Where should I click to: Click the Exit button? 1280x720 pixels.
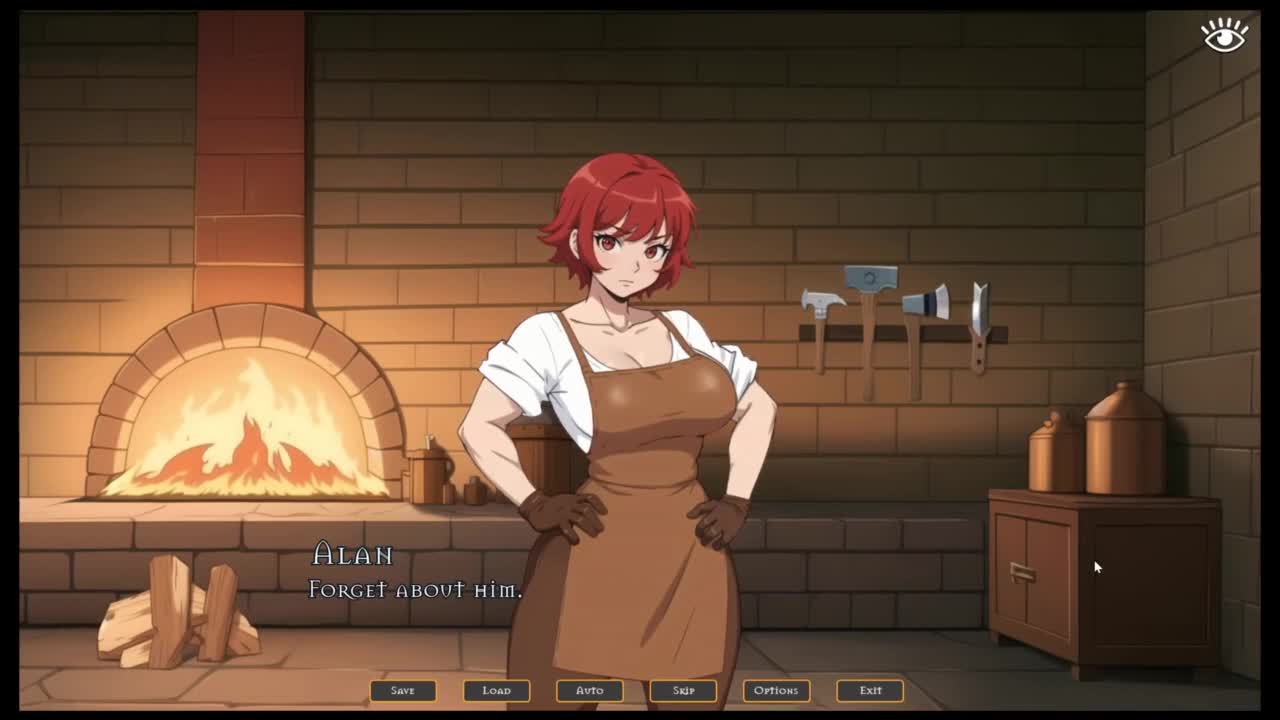870,690
